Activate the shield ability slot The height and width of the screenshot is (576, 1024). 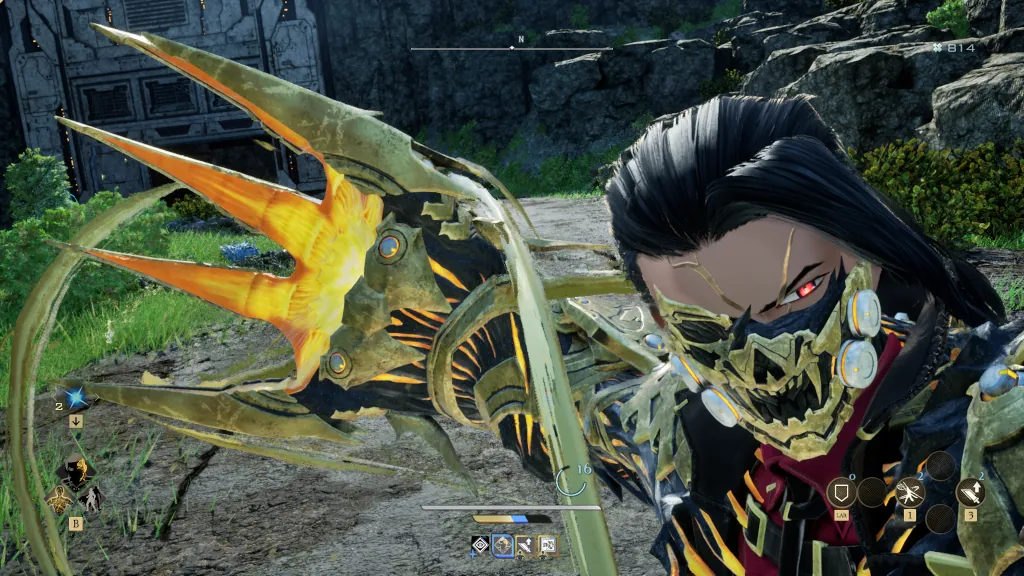point(841,492)
